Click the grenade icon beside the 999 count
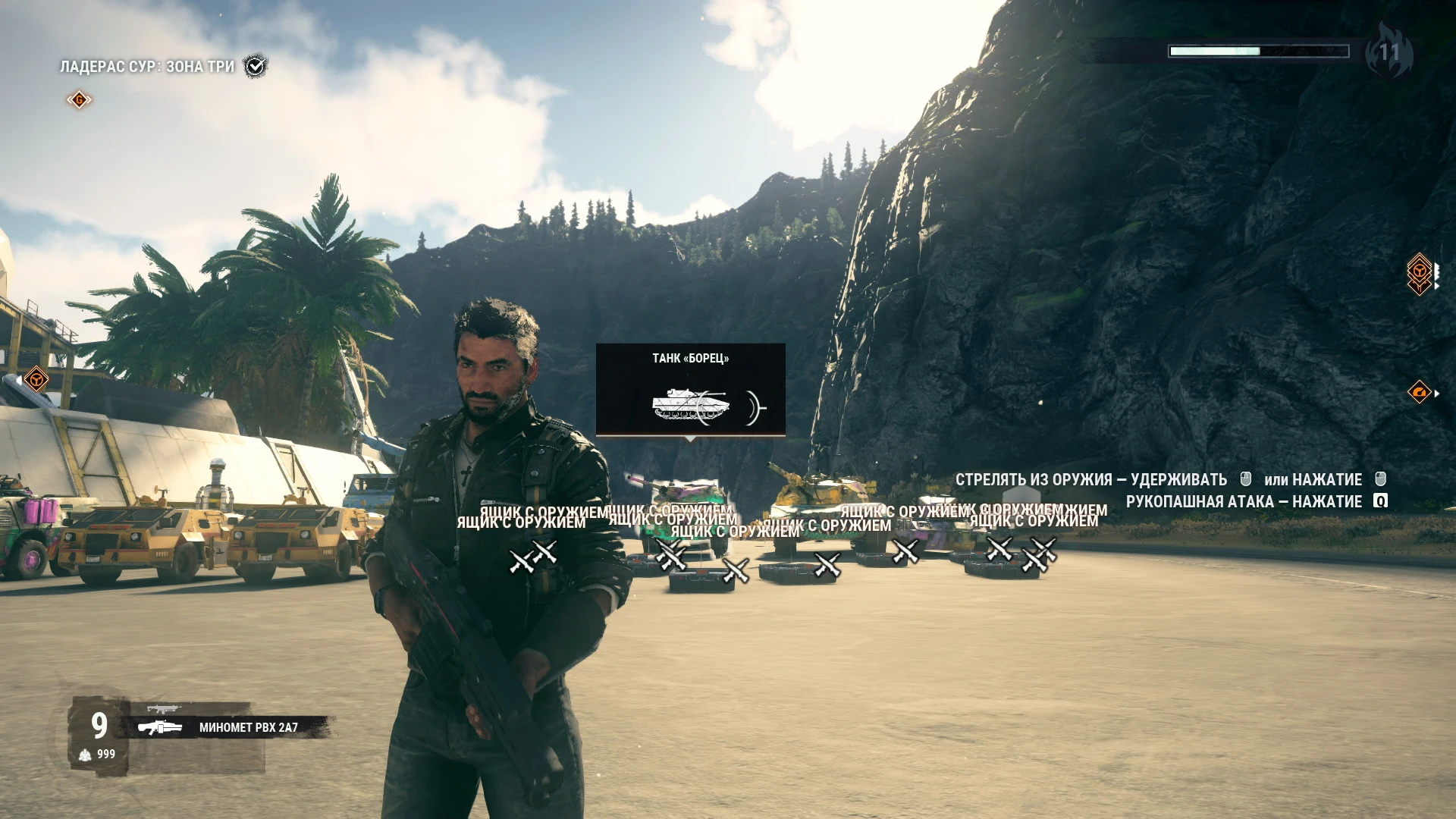1456x819 pixels. tap(85, 754)
